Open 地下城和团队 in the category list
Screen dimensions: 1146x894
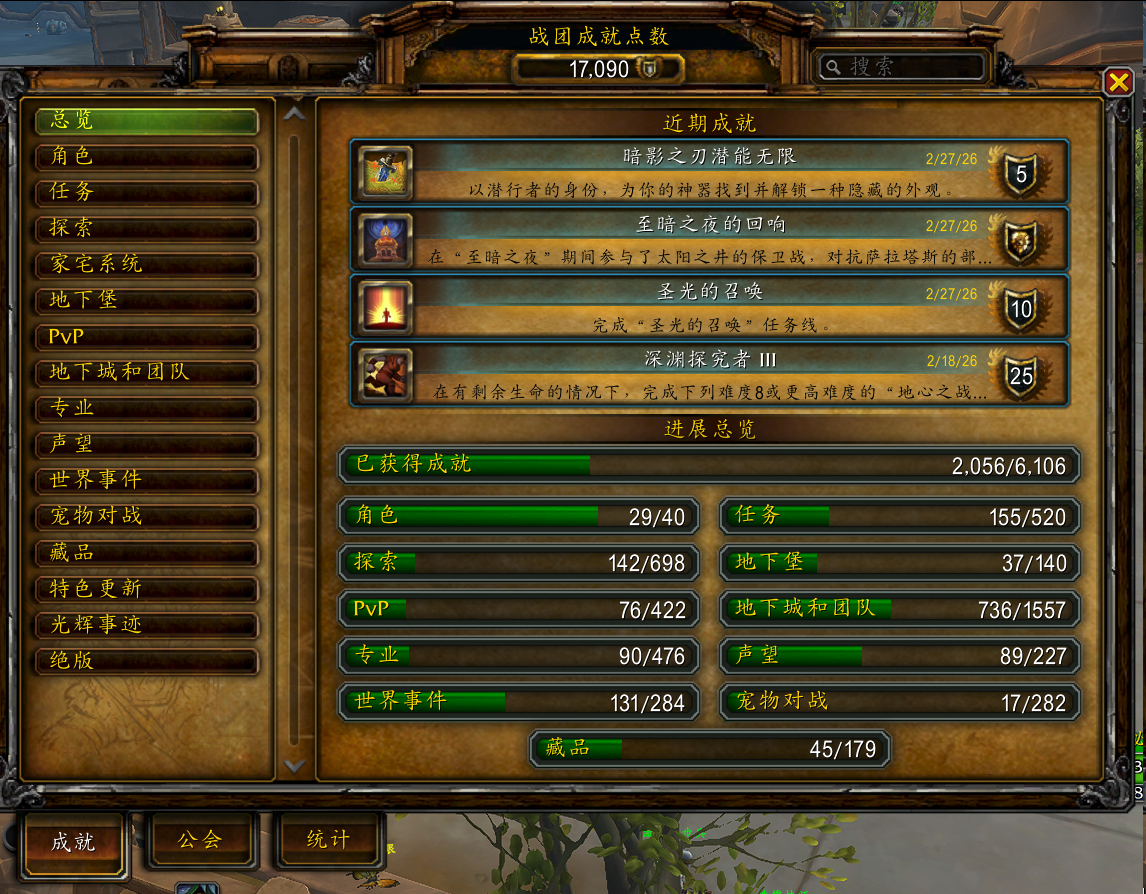click(146, 373)
